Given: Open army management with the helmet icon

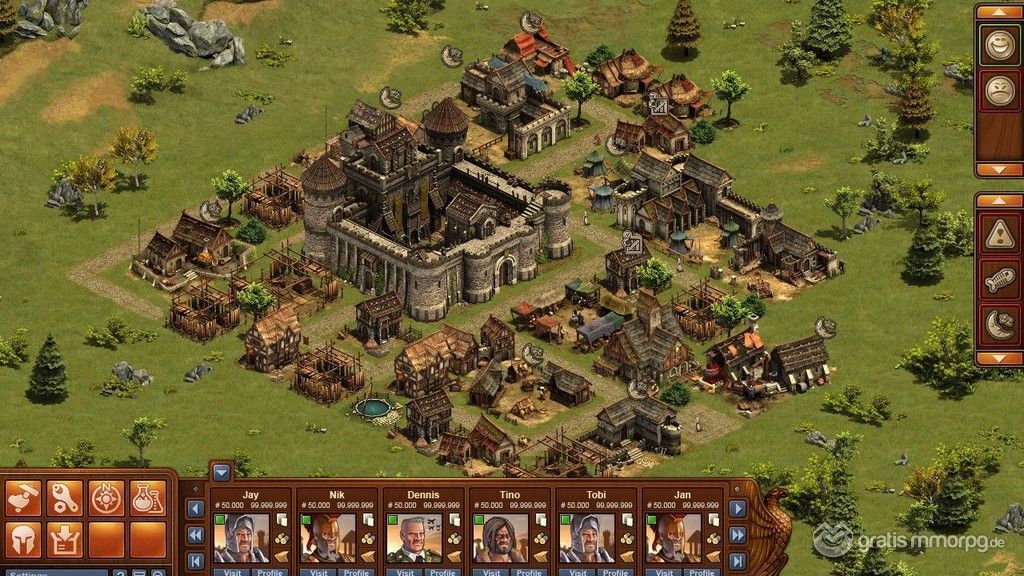Looking at the screenshot, I should tap(23, 539).
